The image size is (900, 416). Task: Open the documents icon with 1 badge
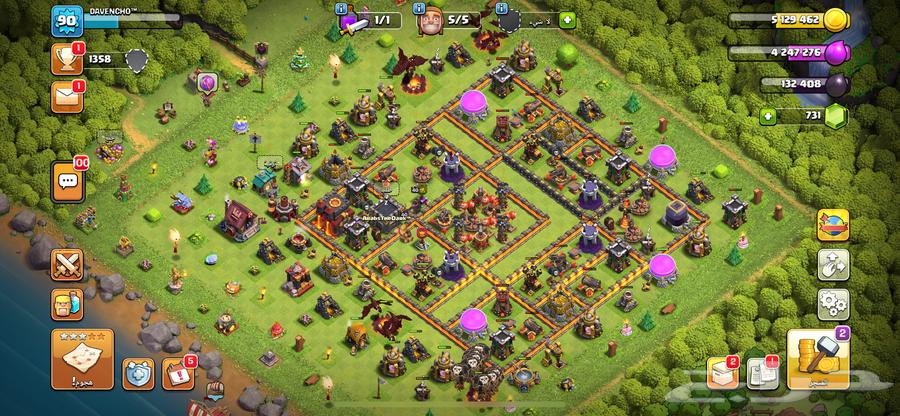[x=762, y=374]
